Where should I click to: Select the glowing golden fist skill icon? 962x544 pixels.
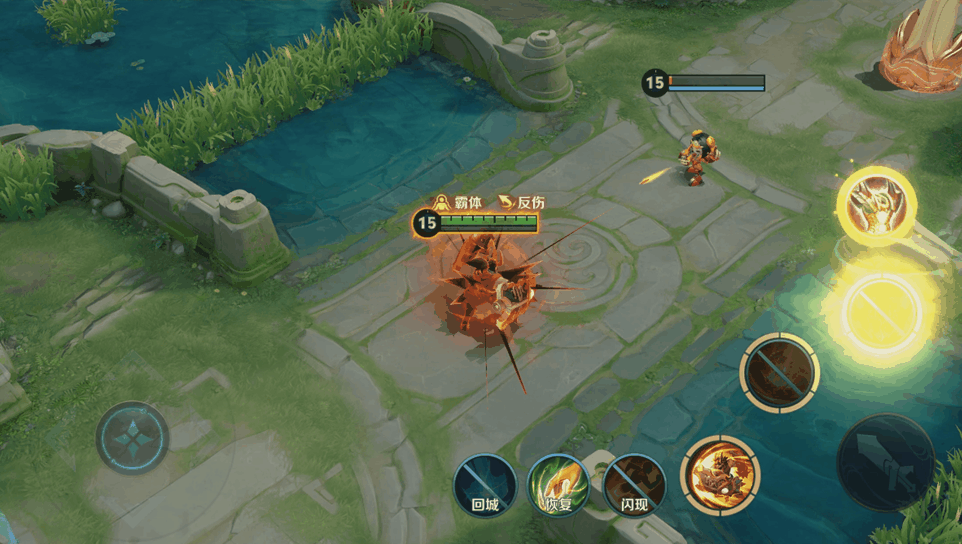point(876,205)
